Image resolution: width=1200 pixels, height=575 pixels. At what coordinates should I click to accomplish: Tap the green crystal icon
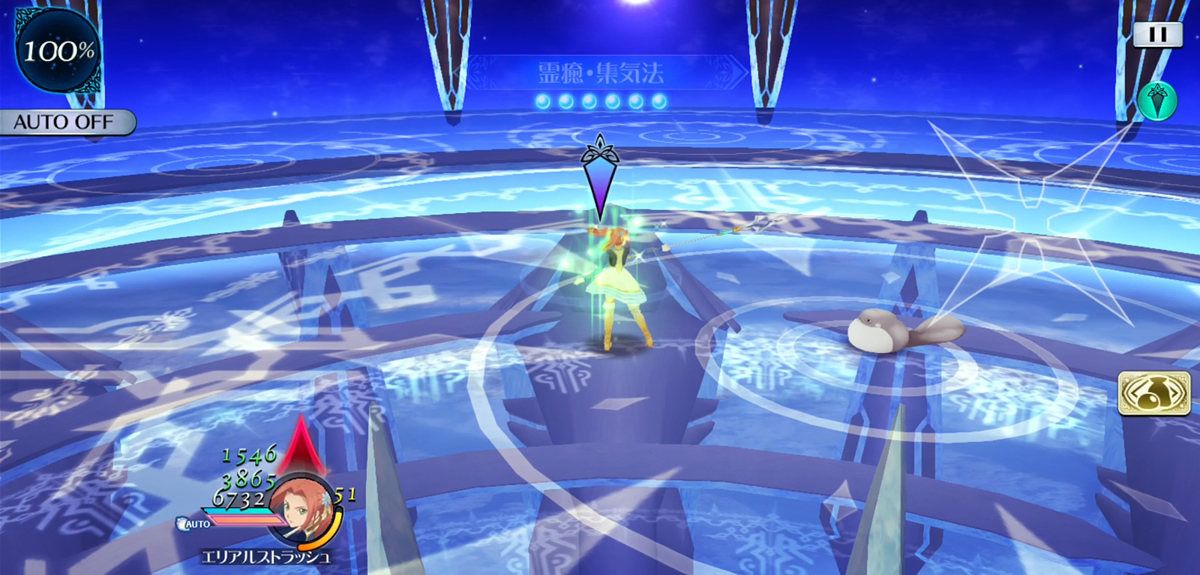click(x=1157, y=100)
